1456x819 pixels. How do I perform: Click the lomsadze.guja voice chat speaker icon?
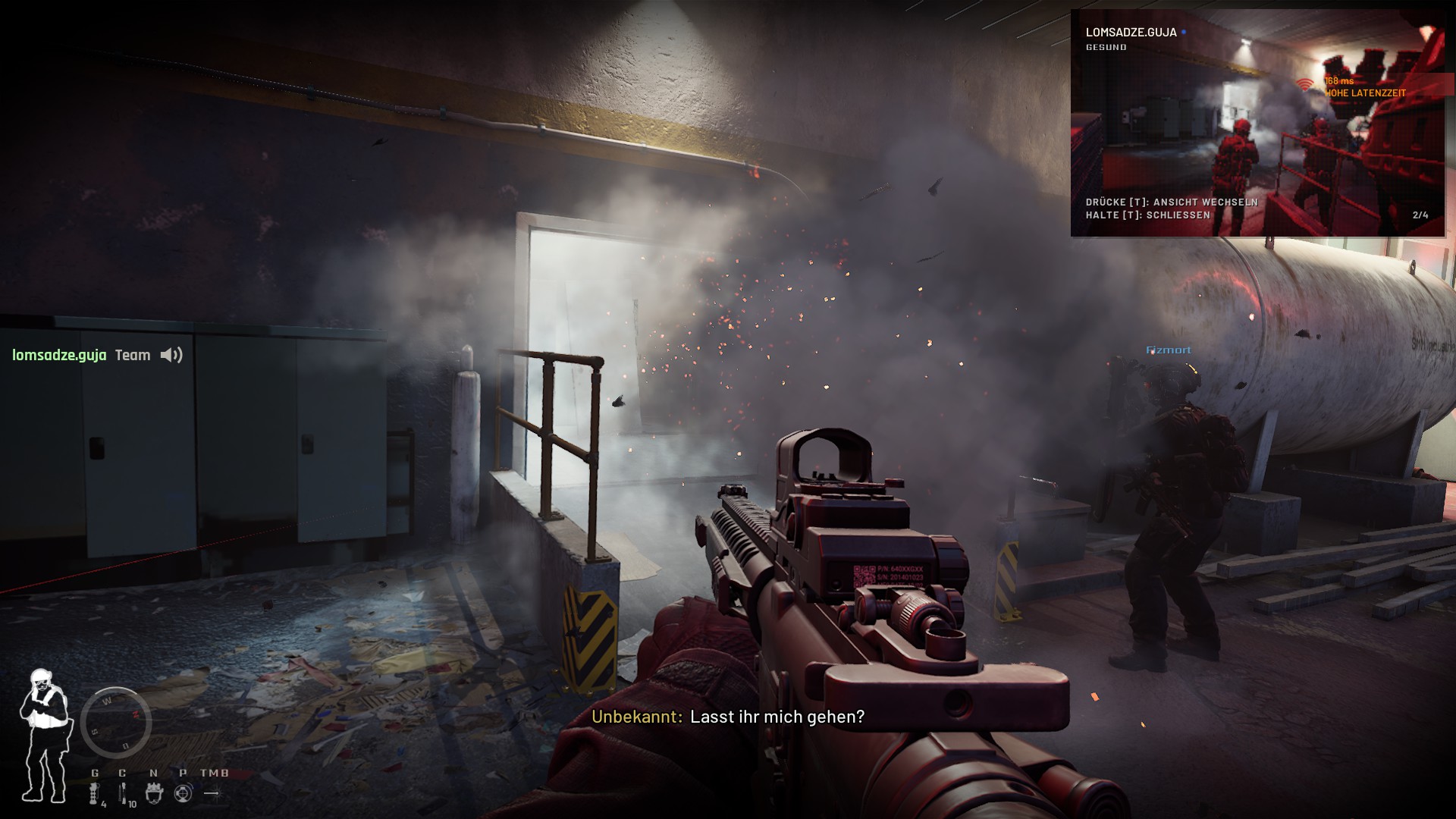[x=171, y=355]
